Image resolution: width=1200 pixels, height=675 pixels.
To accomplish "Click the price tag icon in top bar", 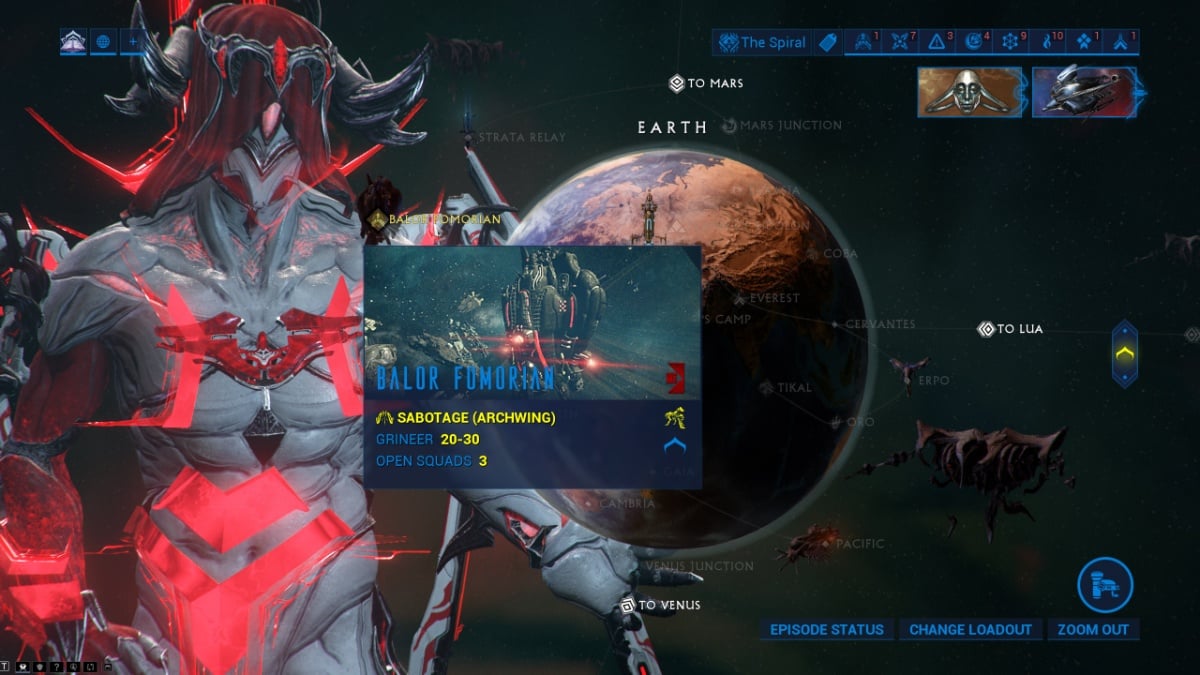I will click(827, 42).
